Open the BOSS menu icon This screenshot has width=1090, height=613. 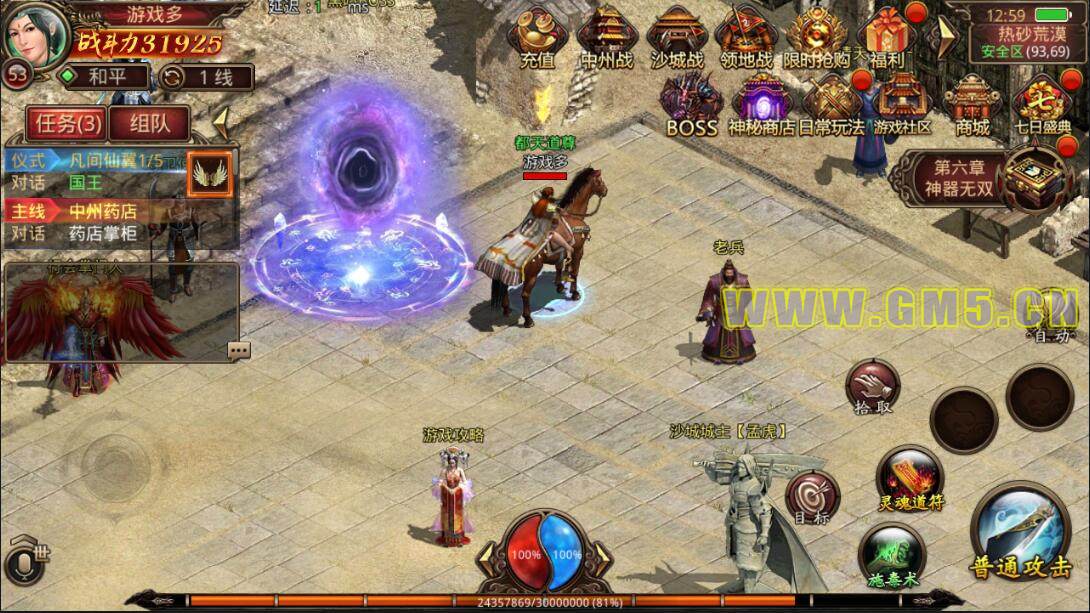(691, 104)
